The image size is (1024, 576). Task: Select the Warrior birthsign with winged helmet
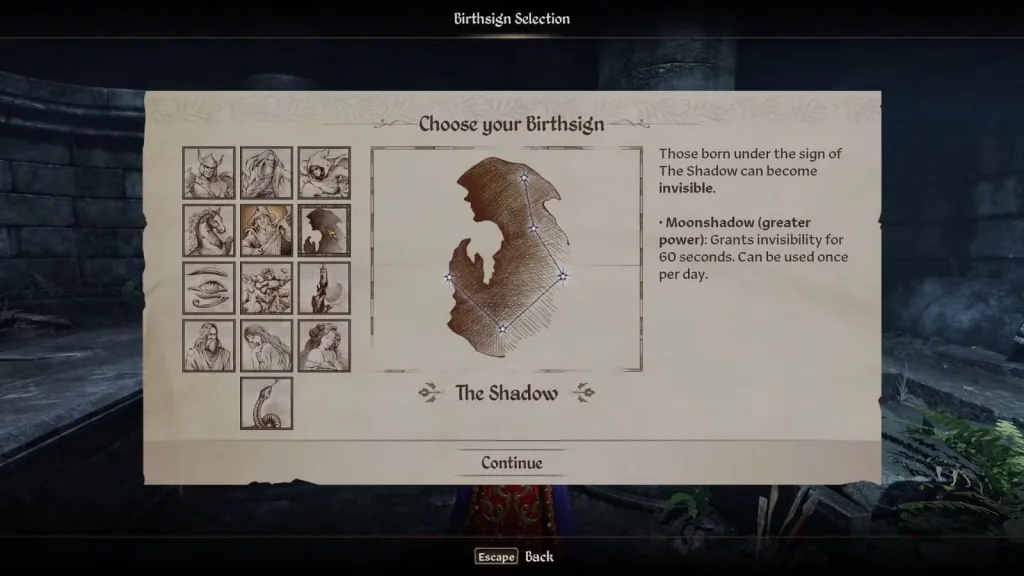pos(209,173)
